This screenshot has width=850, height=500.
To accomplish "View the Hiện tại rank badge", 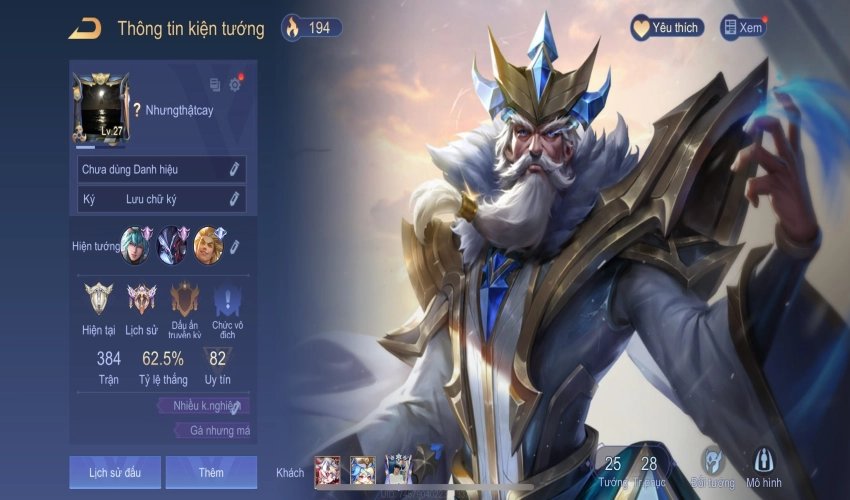I will coord(99,299).
